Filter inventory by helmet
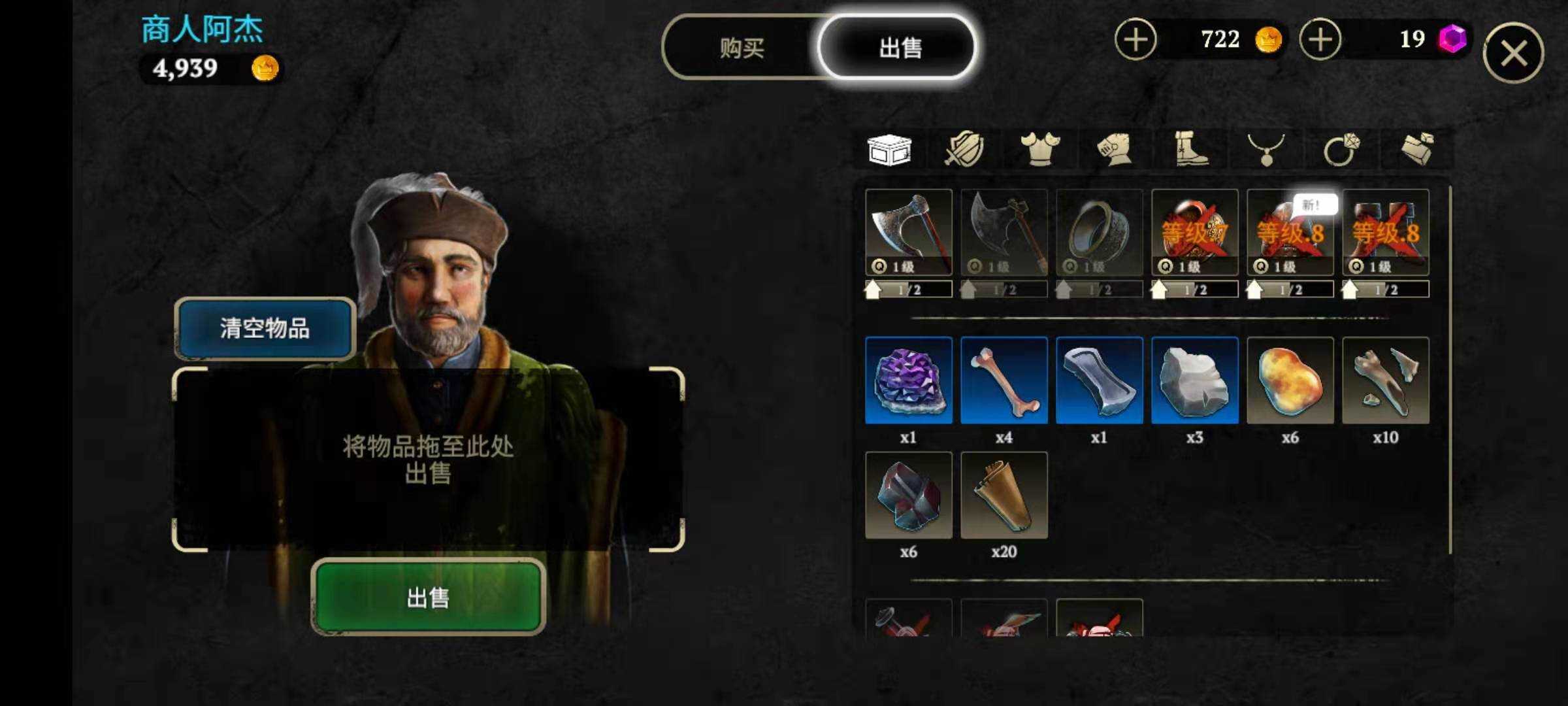 (x=1115, y=150)
